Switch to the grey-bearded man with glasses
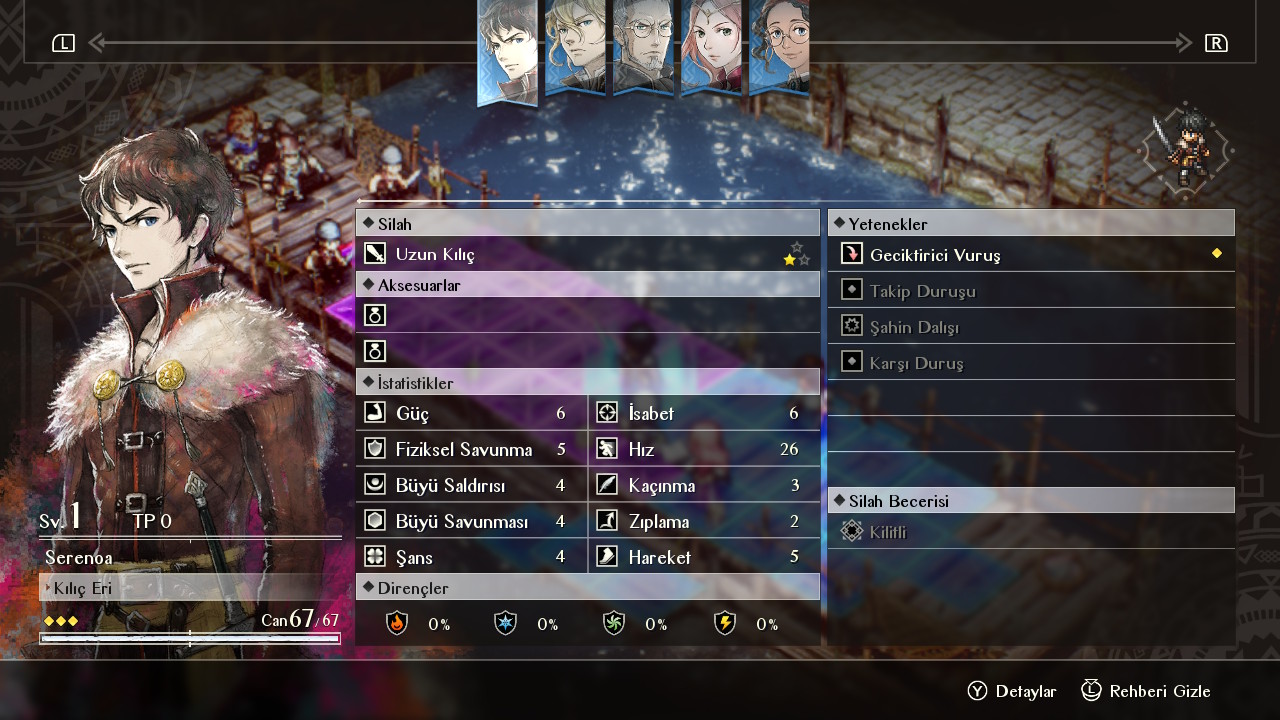This screenshot has height=720, width=1280. pos(643,48)
